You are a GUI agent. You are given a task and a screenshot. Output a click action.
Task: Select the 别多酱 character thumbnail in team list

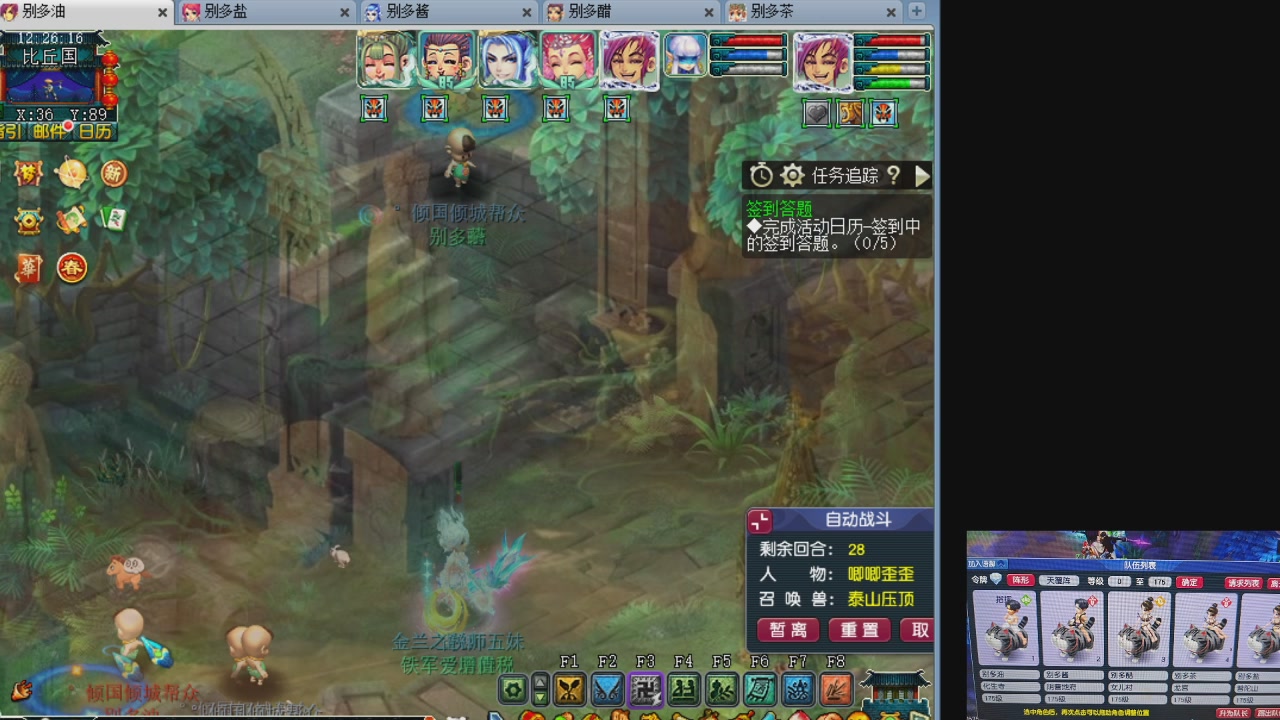tap(1073, 628)
